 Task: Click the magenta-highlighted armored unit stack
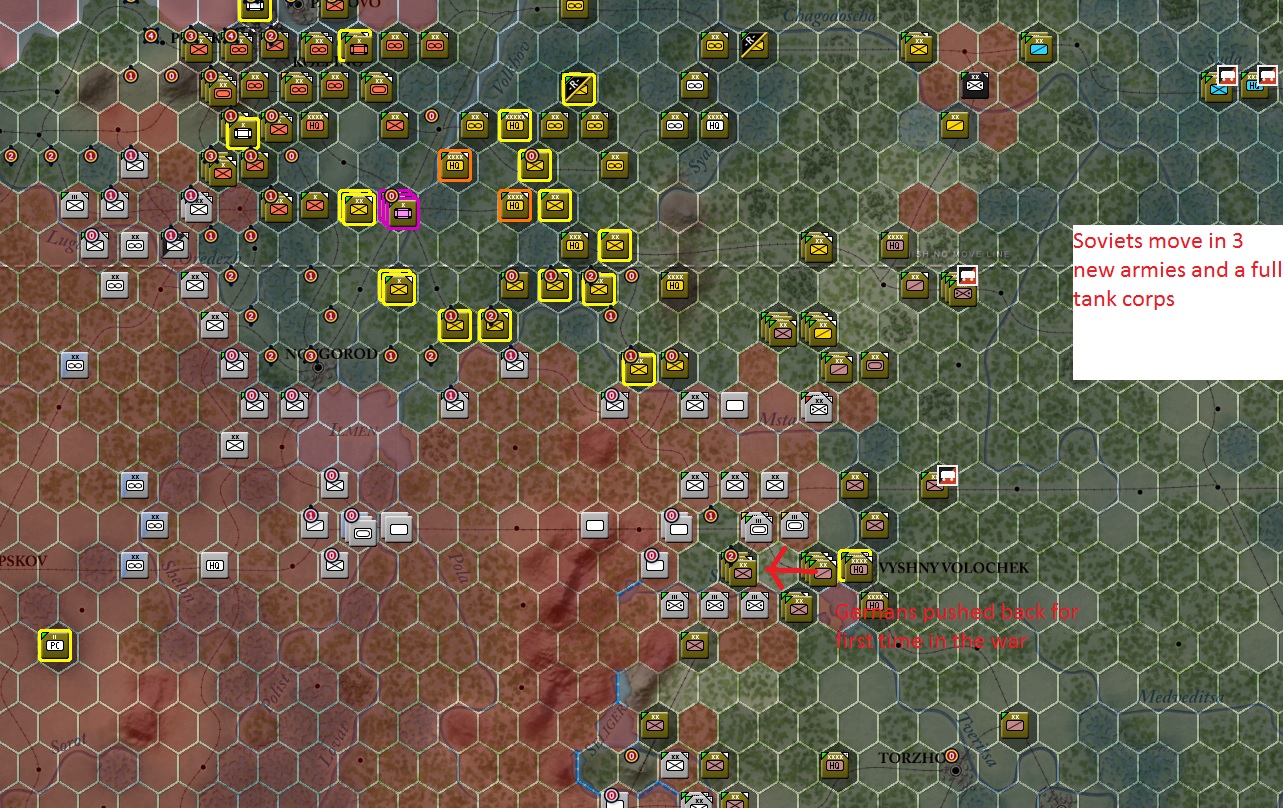[x=403, y=212]
